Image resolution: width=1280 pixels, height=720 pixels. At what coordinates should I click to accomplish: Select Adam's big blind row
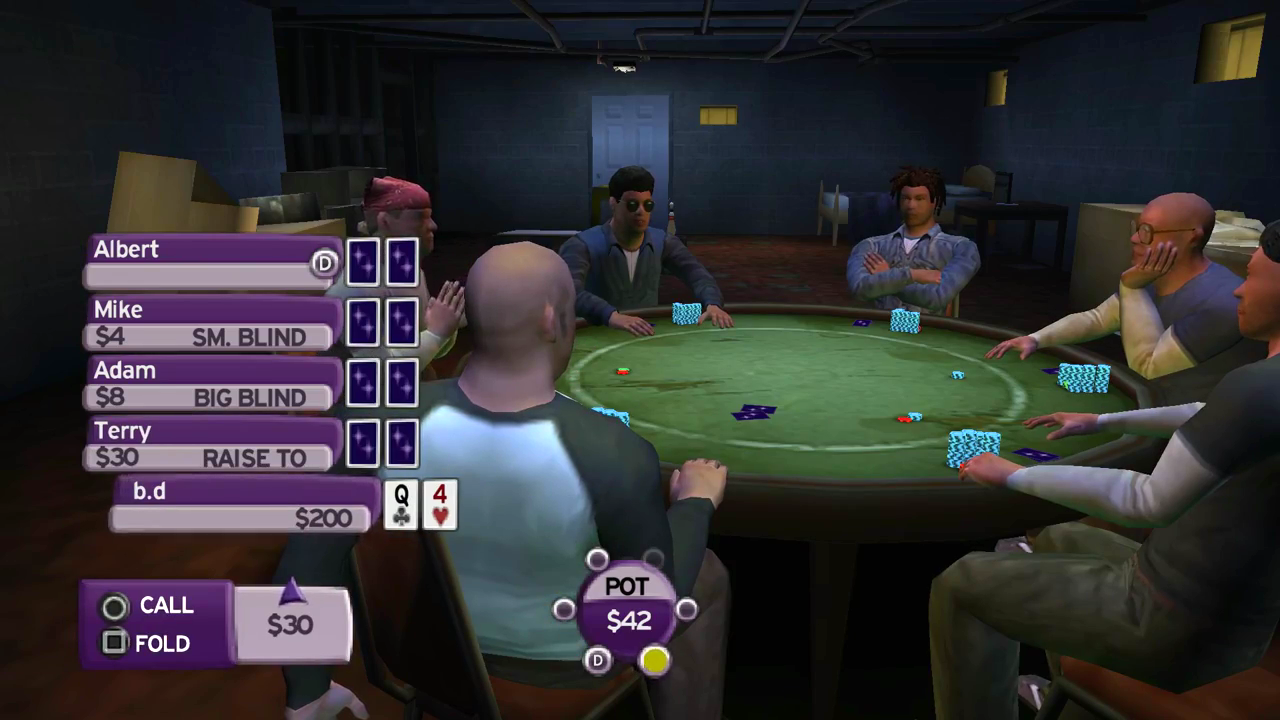[x=213, y=384]
